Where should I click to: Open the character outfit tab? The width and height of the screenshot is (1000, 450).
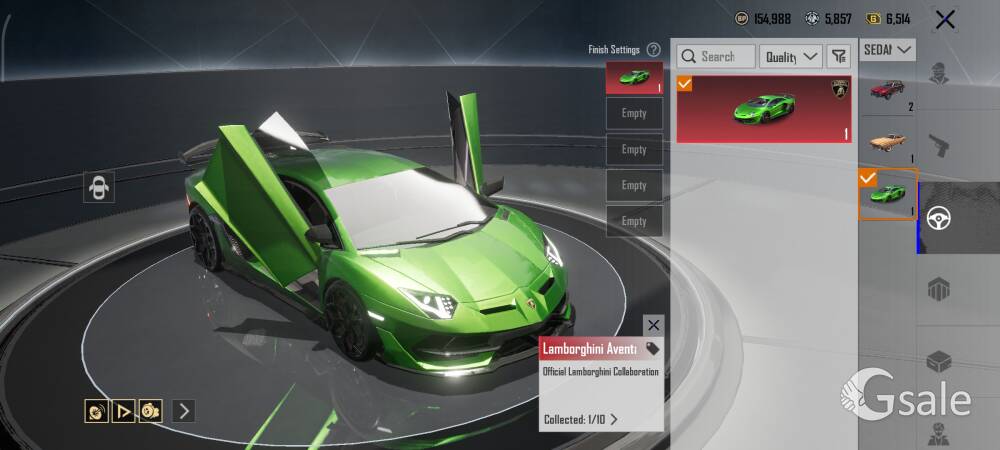pyautogui.click(x=939, y=75)
